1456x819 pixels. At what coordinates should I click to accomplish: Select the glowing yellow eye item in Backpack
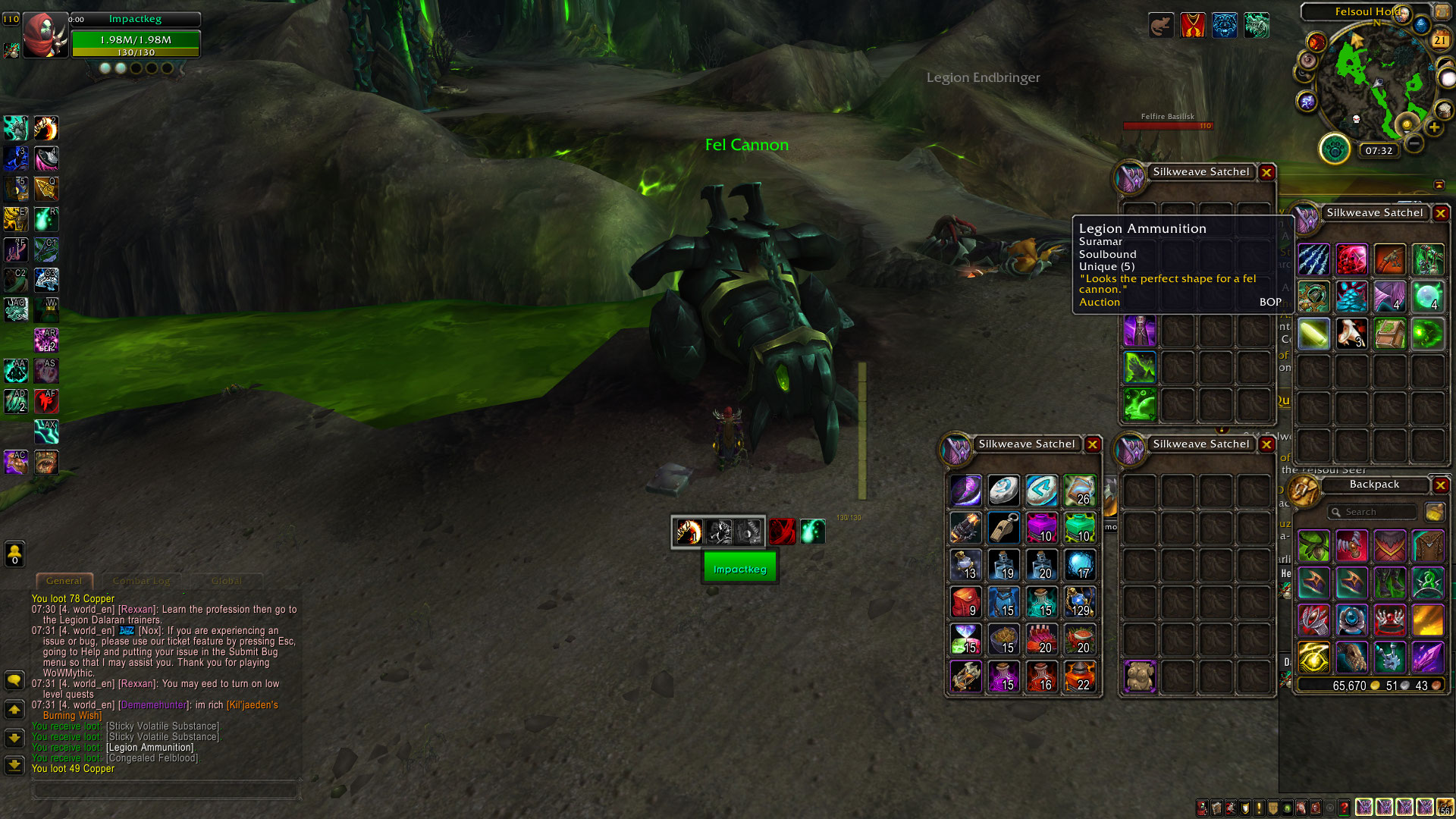click(1313, 657)
